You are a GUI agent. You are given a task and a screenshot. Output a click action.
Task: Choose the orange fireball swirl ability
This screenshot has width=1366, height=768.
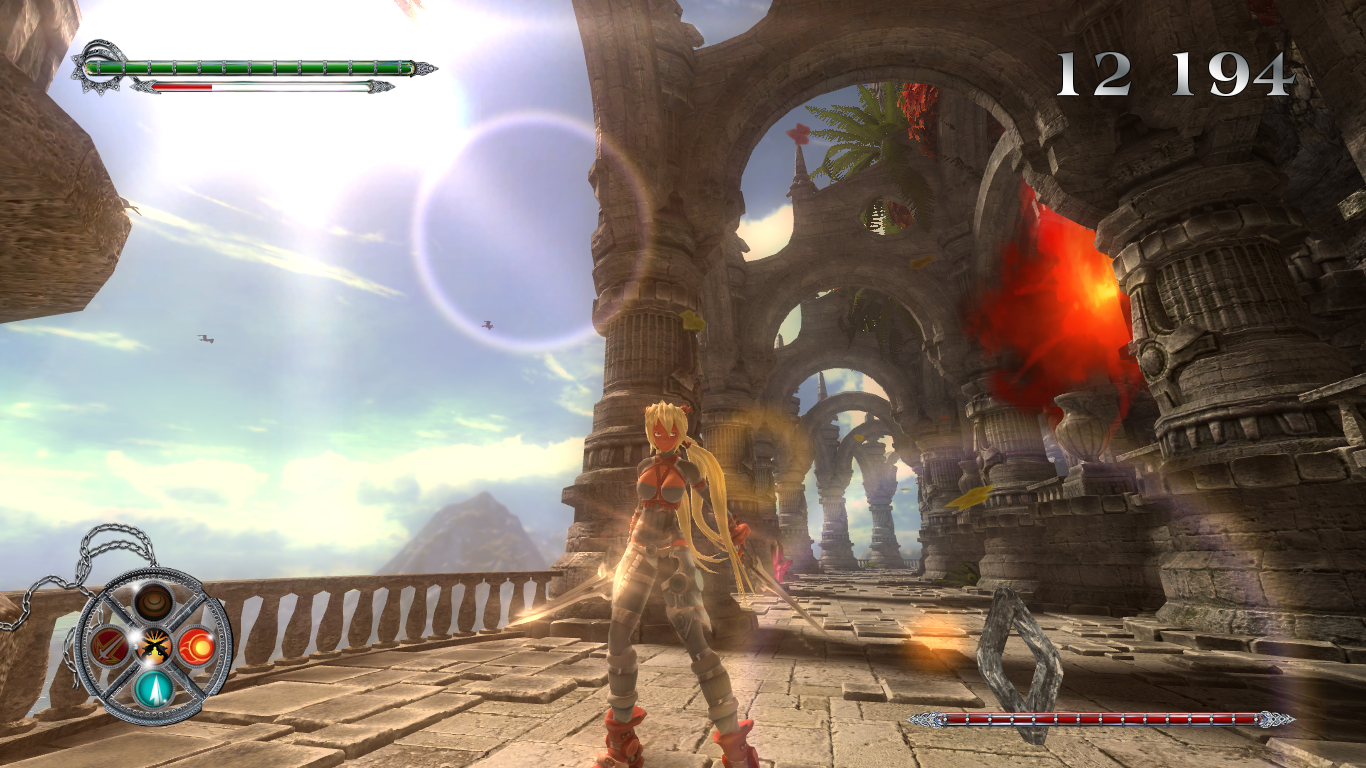point(197,646)
